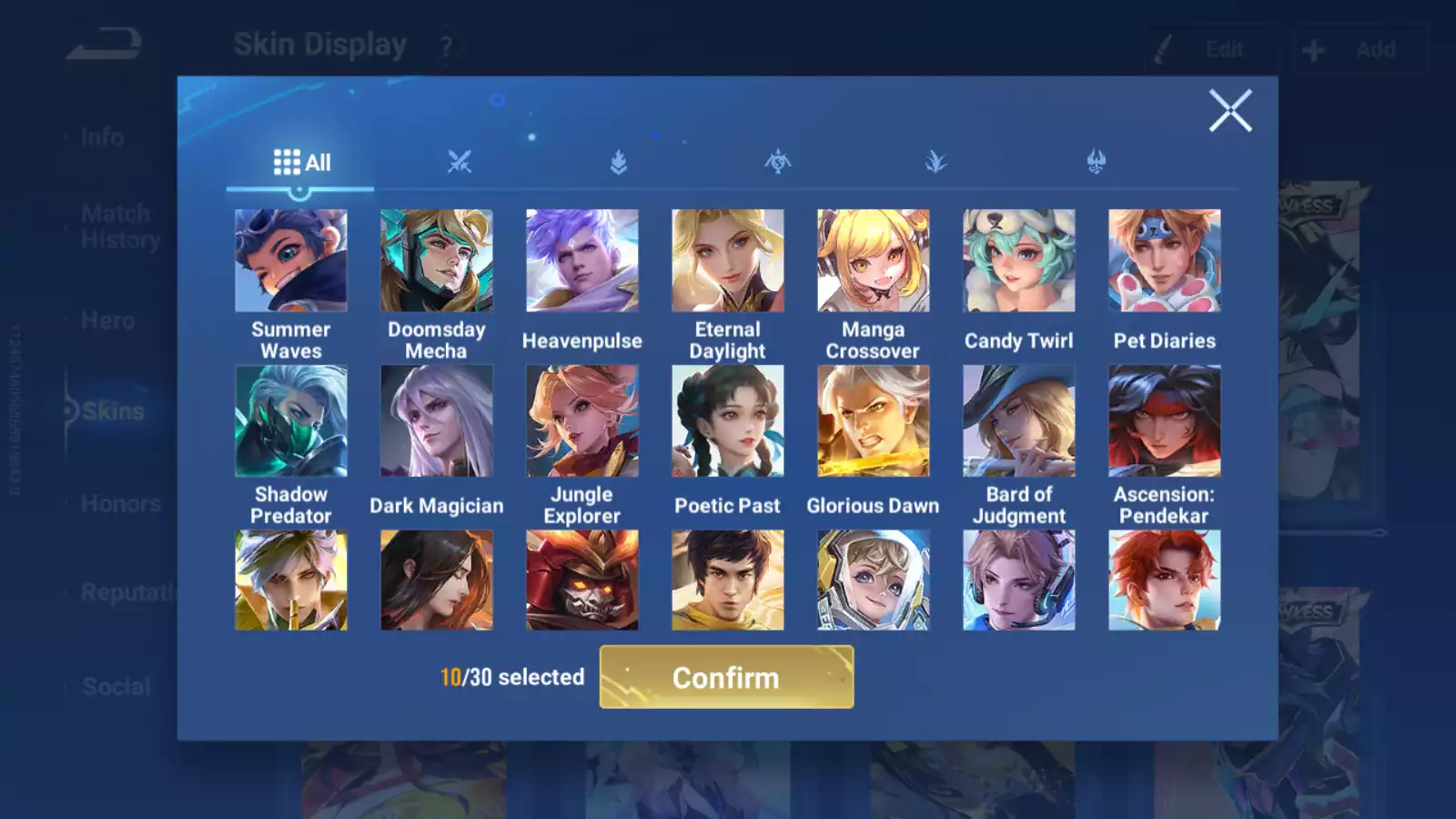Select the Jungle Explorer skin
1456x819 pixels.
[x=582, y=421]
